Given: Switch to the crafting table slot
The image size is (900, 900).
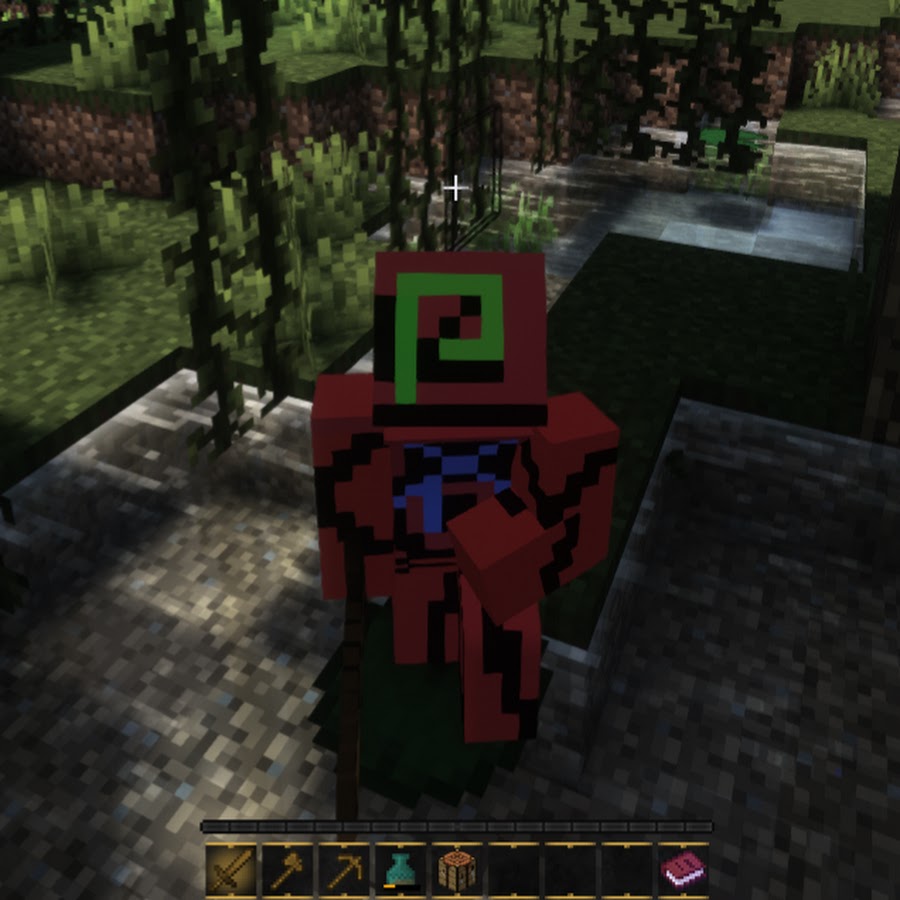Looking at the screenshot, I should point(457,868).
